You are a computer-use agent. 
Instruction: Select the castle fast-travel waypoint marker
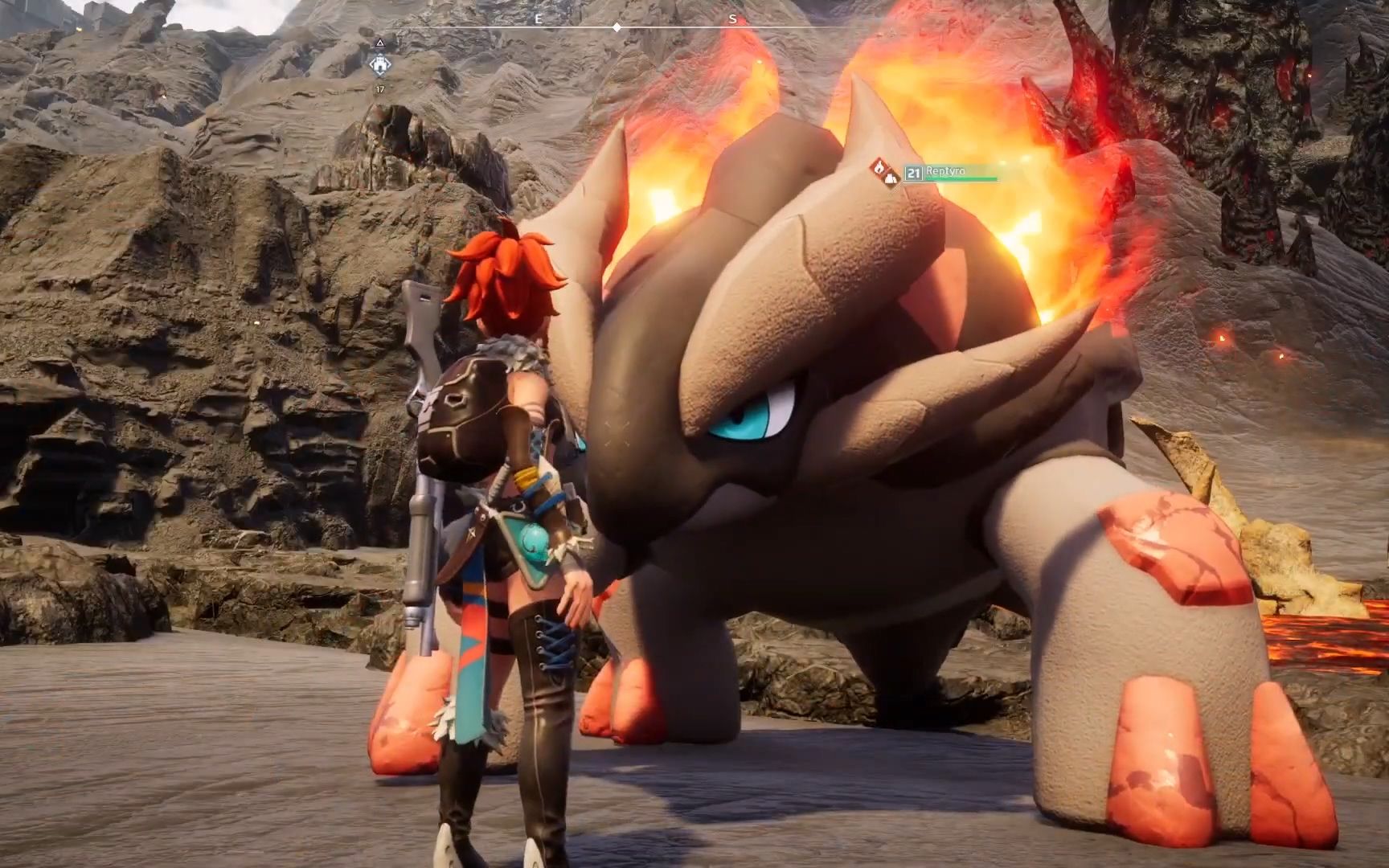tap(380, 64)
